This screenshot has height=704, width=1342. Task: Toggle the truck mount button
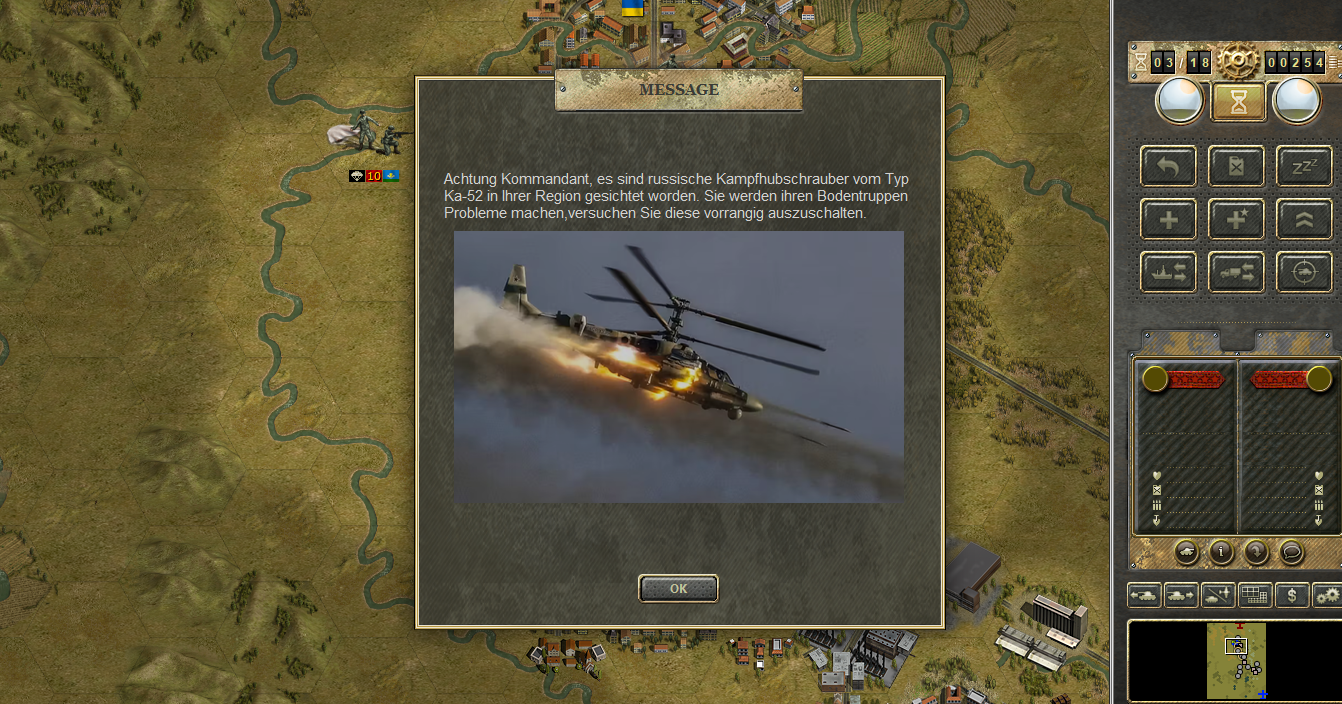click(1236, 272)
